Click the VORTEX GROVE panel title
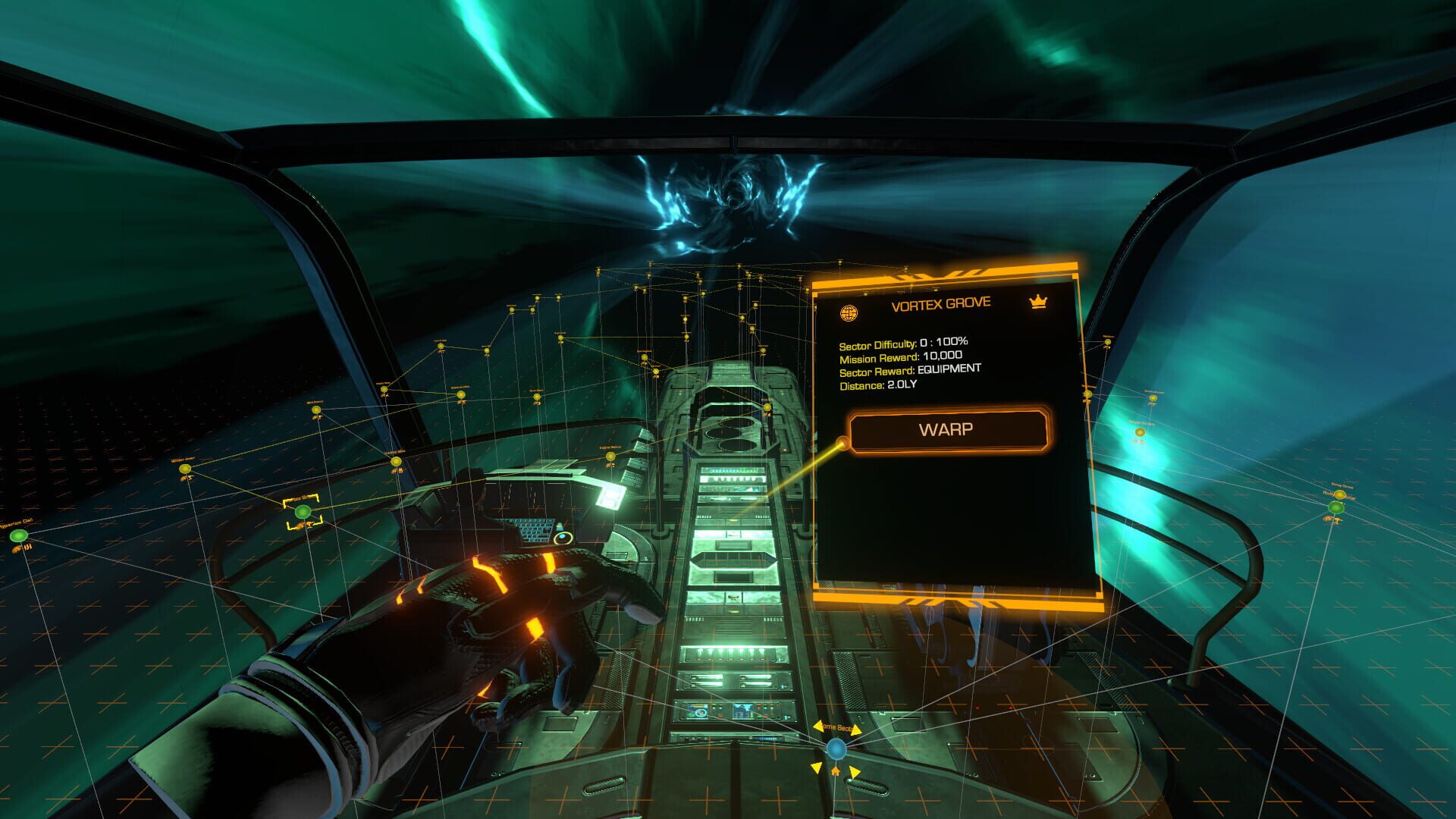The width and height of the screenshot is (1456, 819). coord(940,301)
